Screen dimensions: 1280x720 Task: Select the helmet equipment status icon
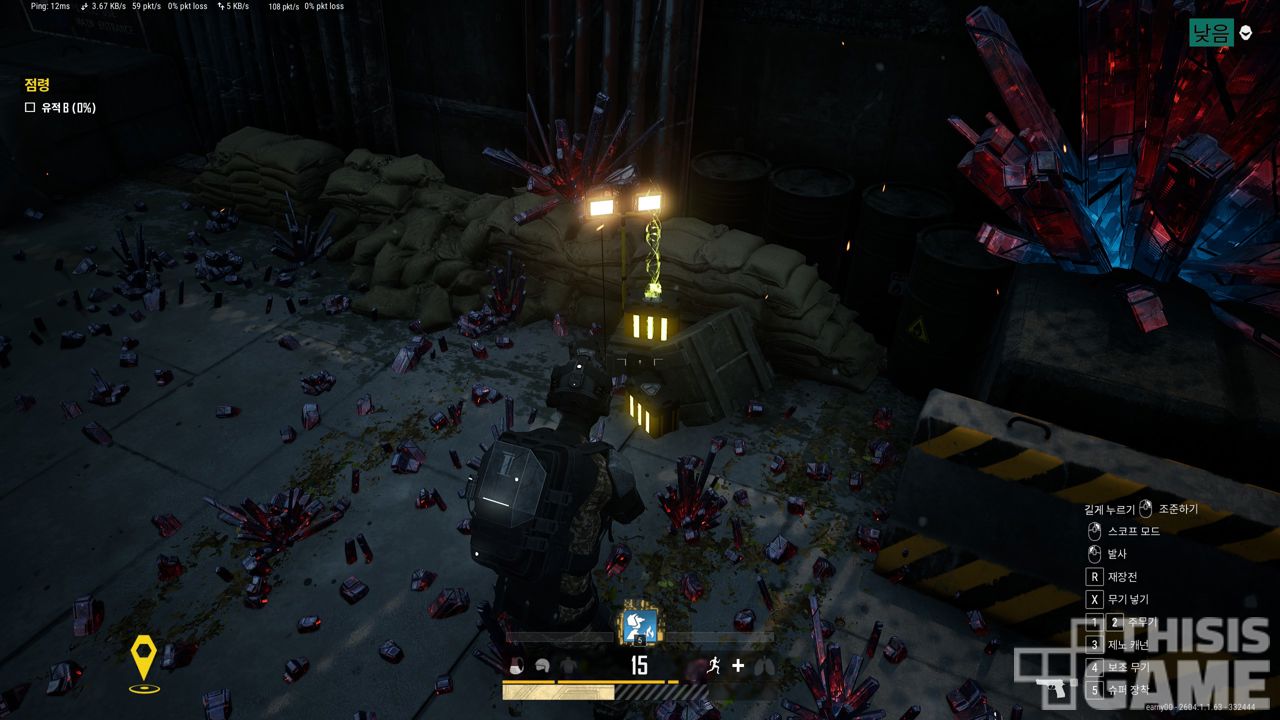point(542,667)
